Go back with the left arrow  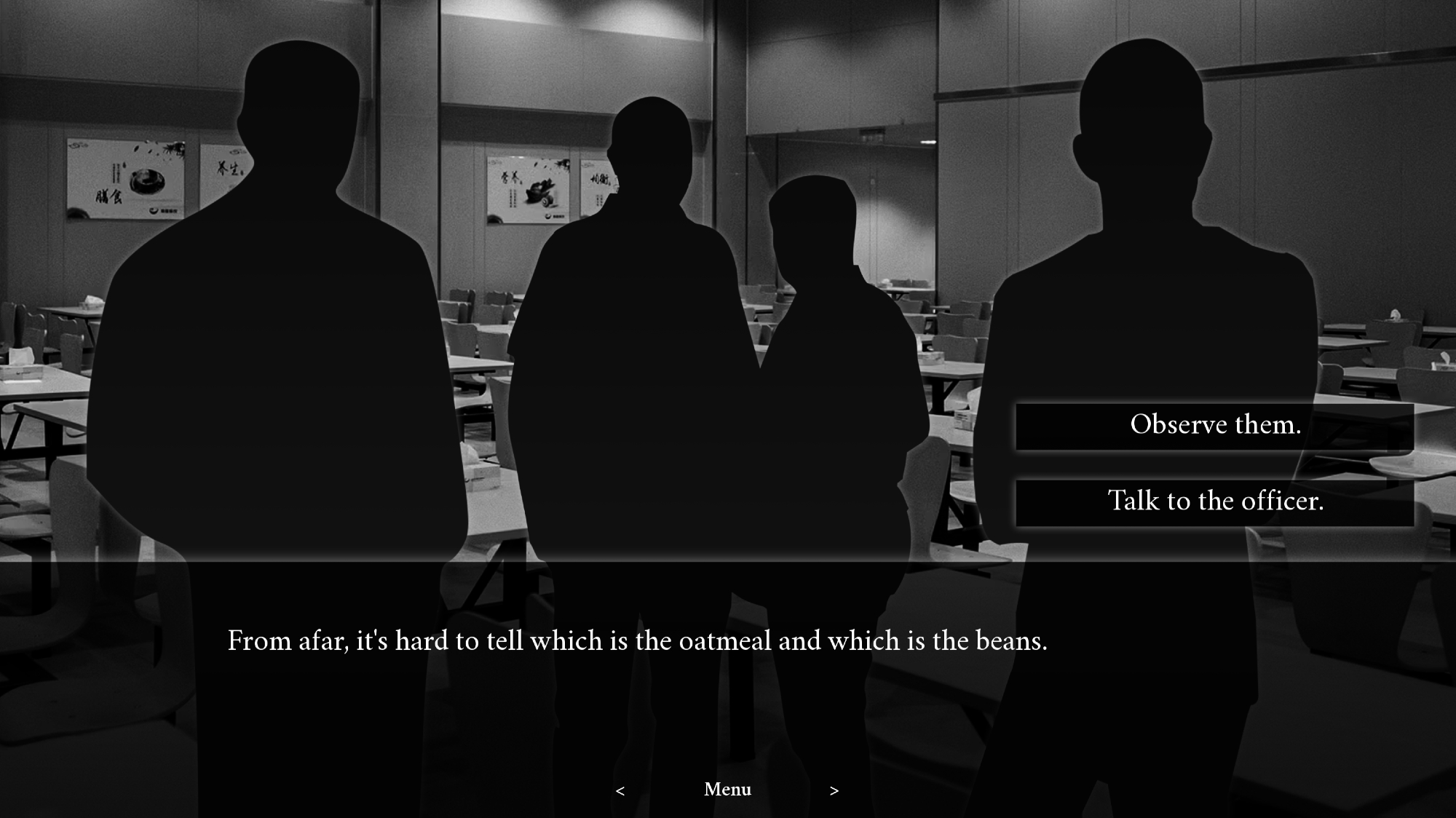tap(620, 791)
